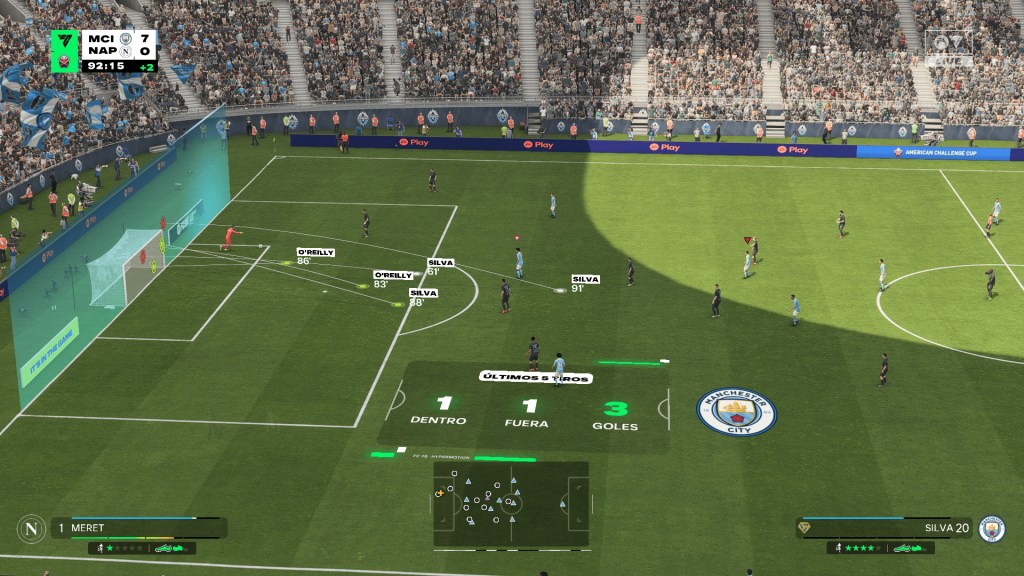Click the small Manchester City crest beside SILVA
The width and height of the screenshot is (1024, 576).
[x=991, y=528]
